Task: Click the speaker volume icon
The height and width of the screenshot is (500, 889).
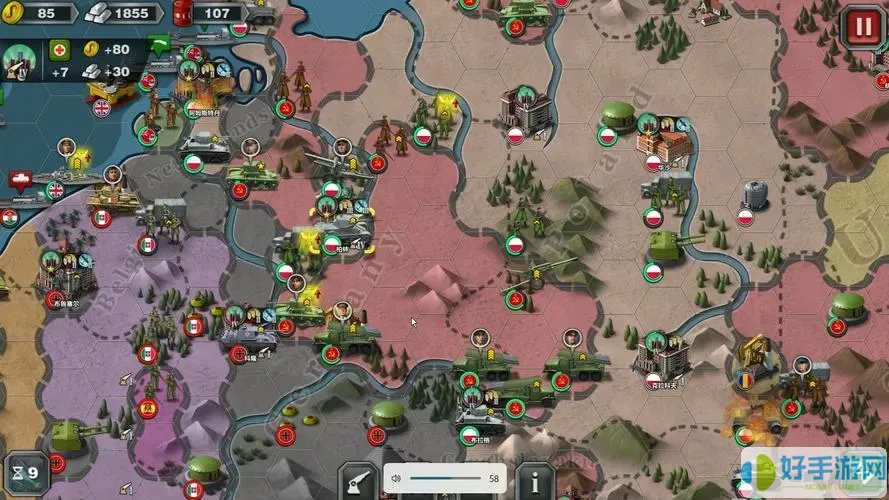Action: click(x=396, y=479)
